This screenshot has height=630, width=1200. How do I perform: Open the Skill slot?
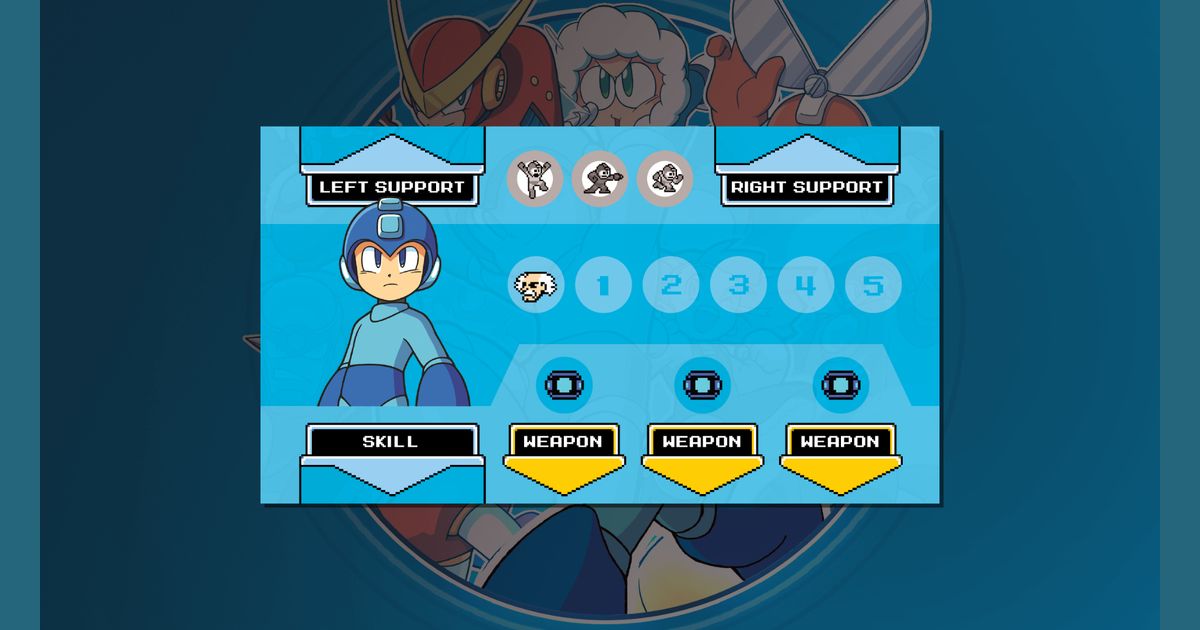tap(390, 442)
